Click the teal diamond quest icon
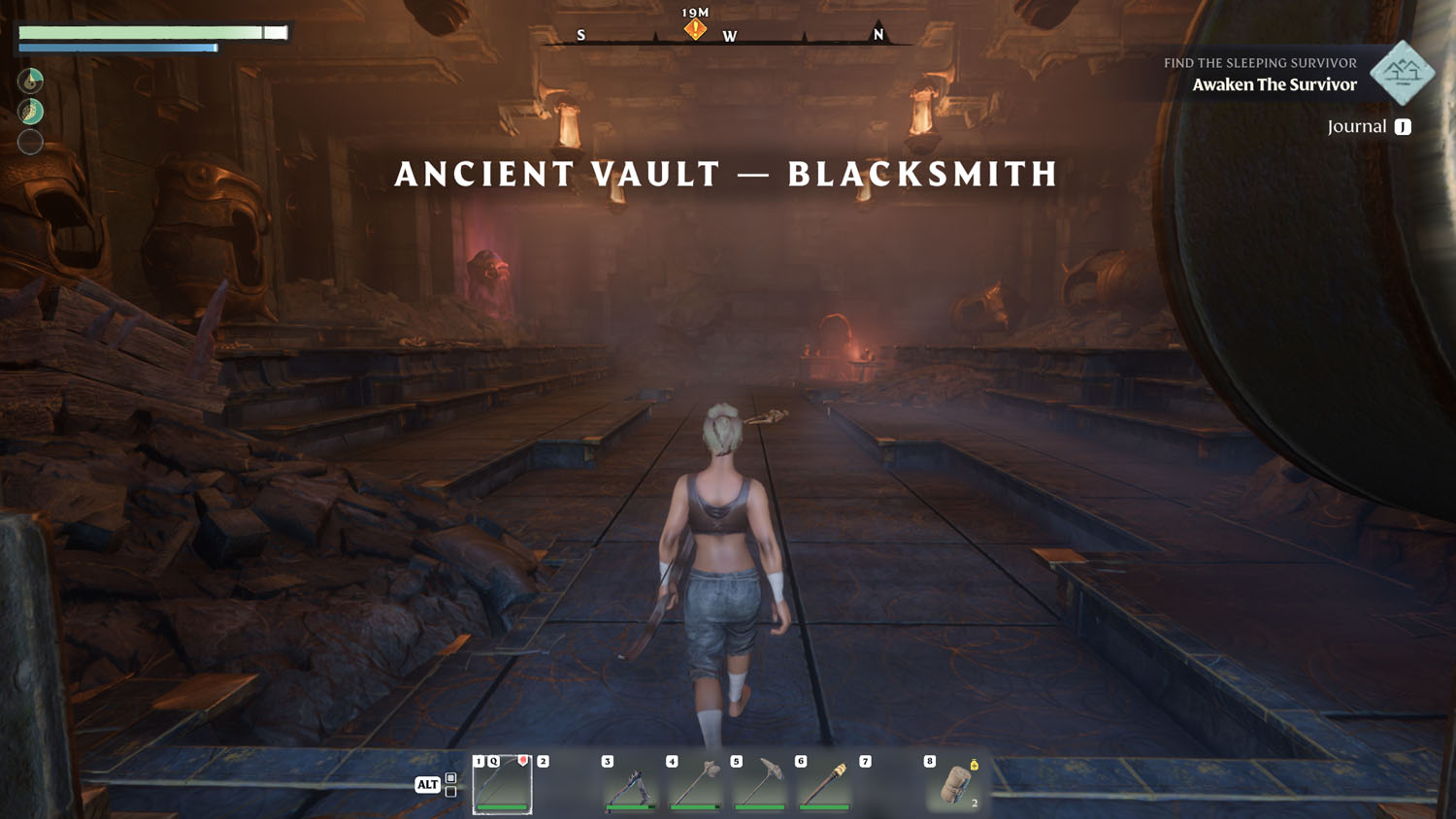 tap(1402, 73)
